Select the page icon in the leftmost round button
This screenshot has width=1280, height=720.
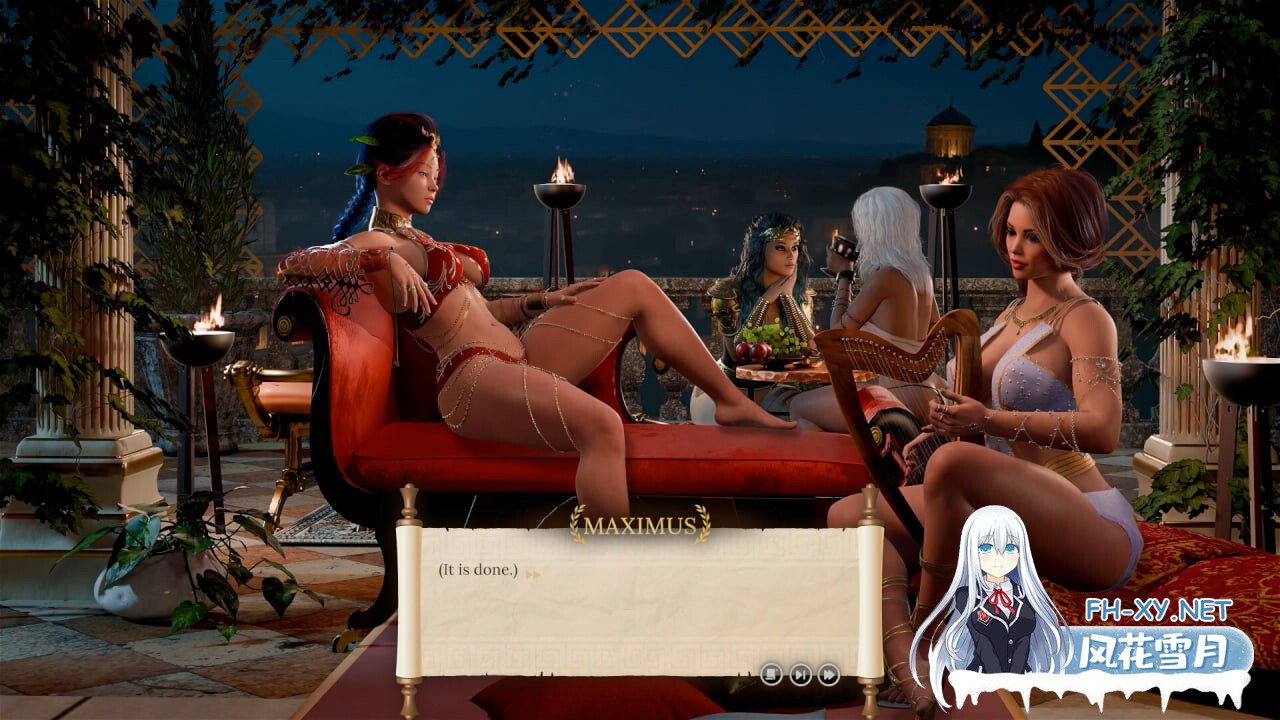point(771,674)
